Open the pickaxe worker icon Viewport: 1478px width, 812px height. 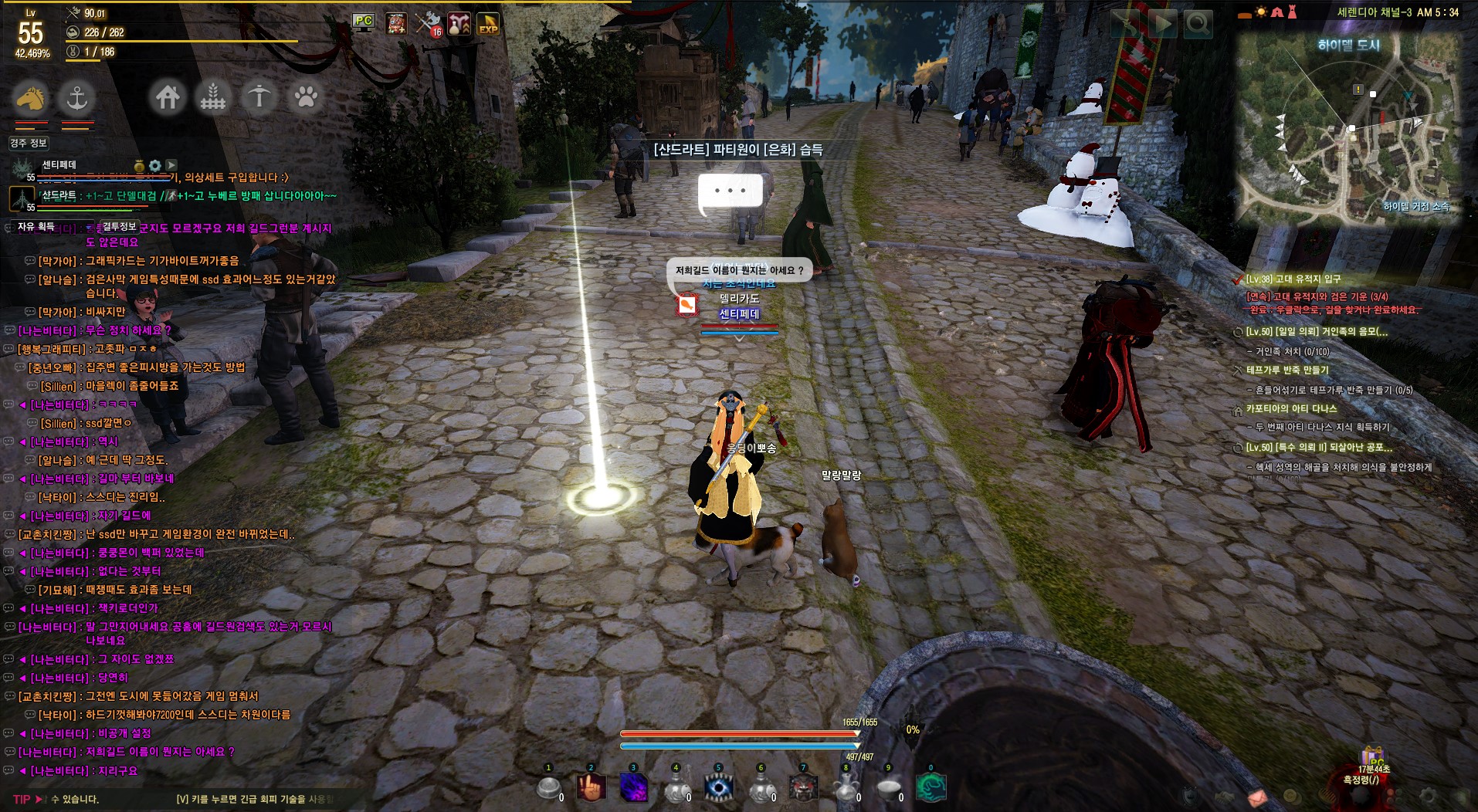coord(259,97)
